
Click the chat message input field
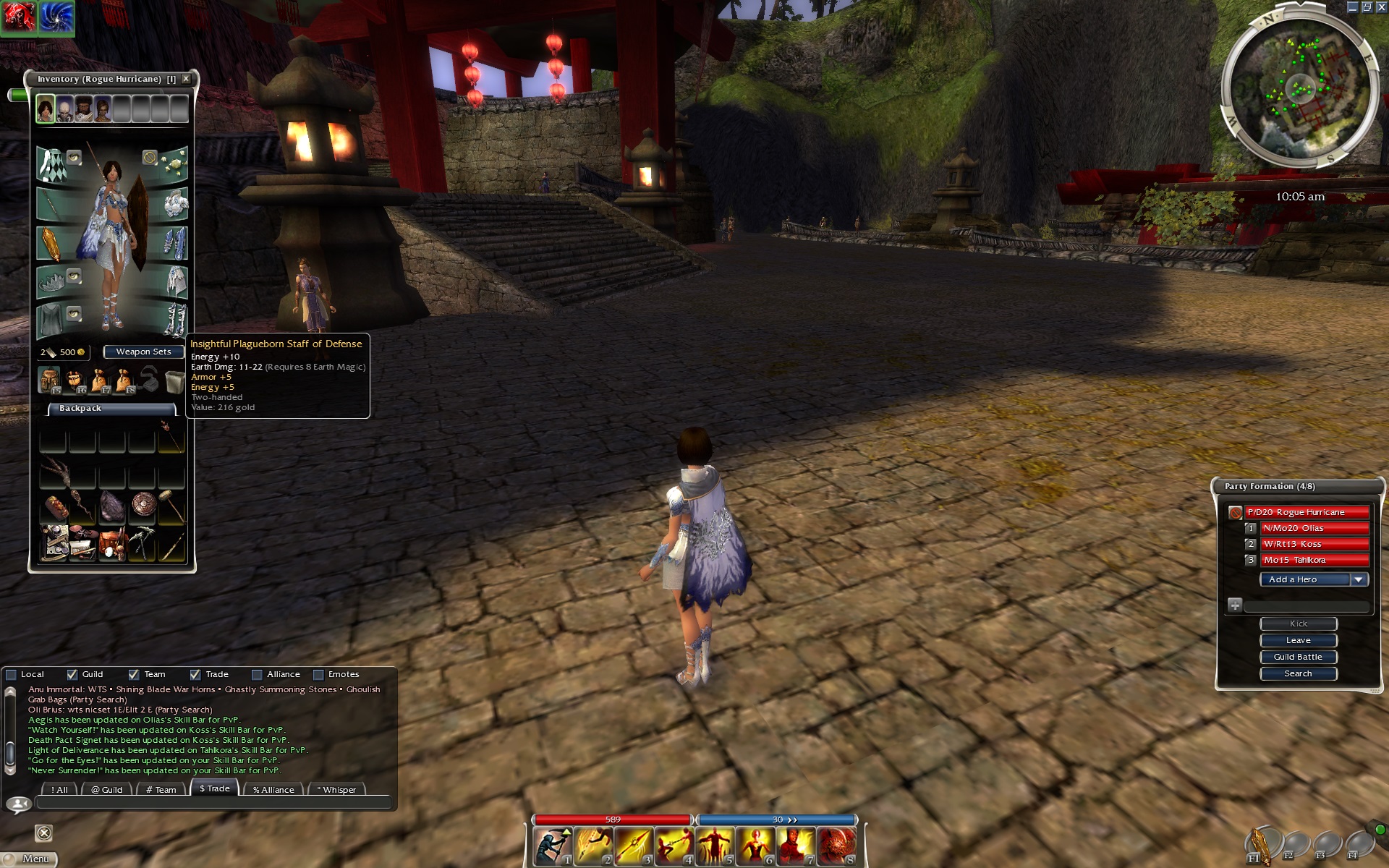pyautogui.click(x=213, y=803)
